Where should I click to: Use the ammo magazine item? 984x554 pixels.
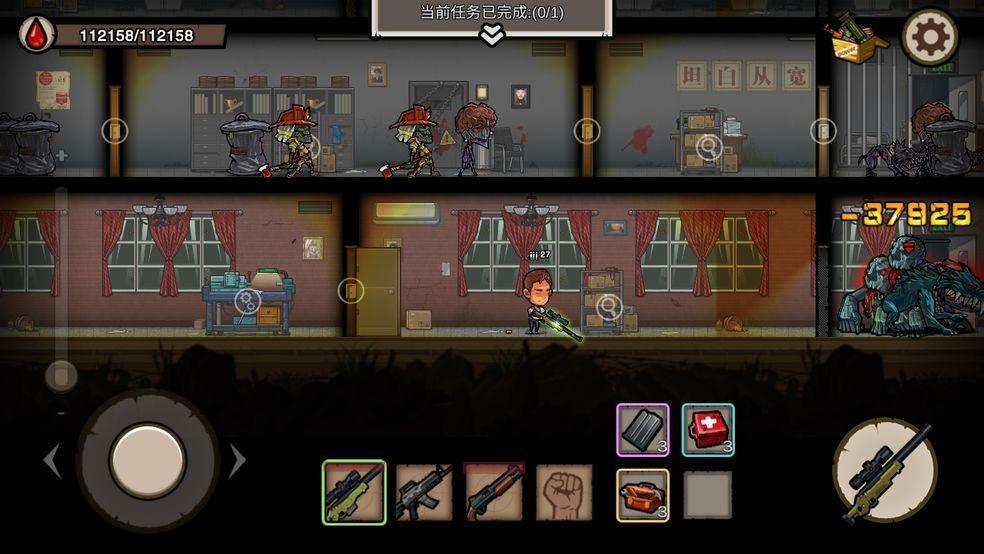click(x=642, y=430)
